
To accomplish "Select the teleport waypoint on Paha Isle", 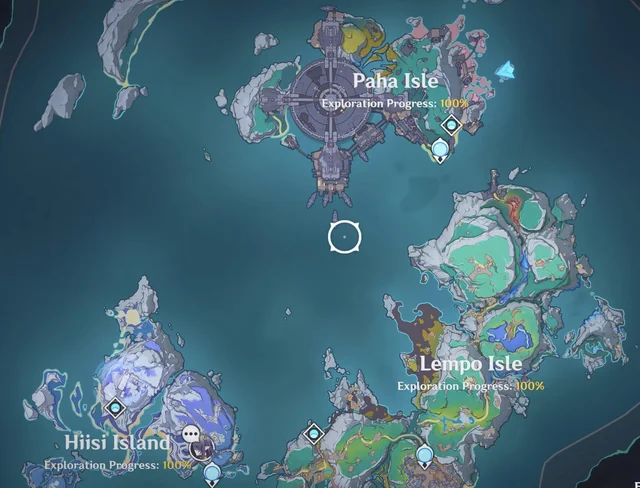I will [441, 151].
